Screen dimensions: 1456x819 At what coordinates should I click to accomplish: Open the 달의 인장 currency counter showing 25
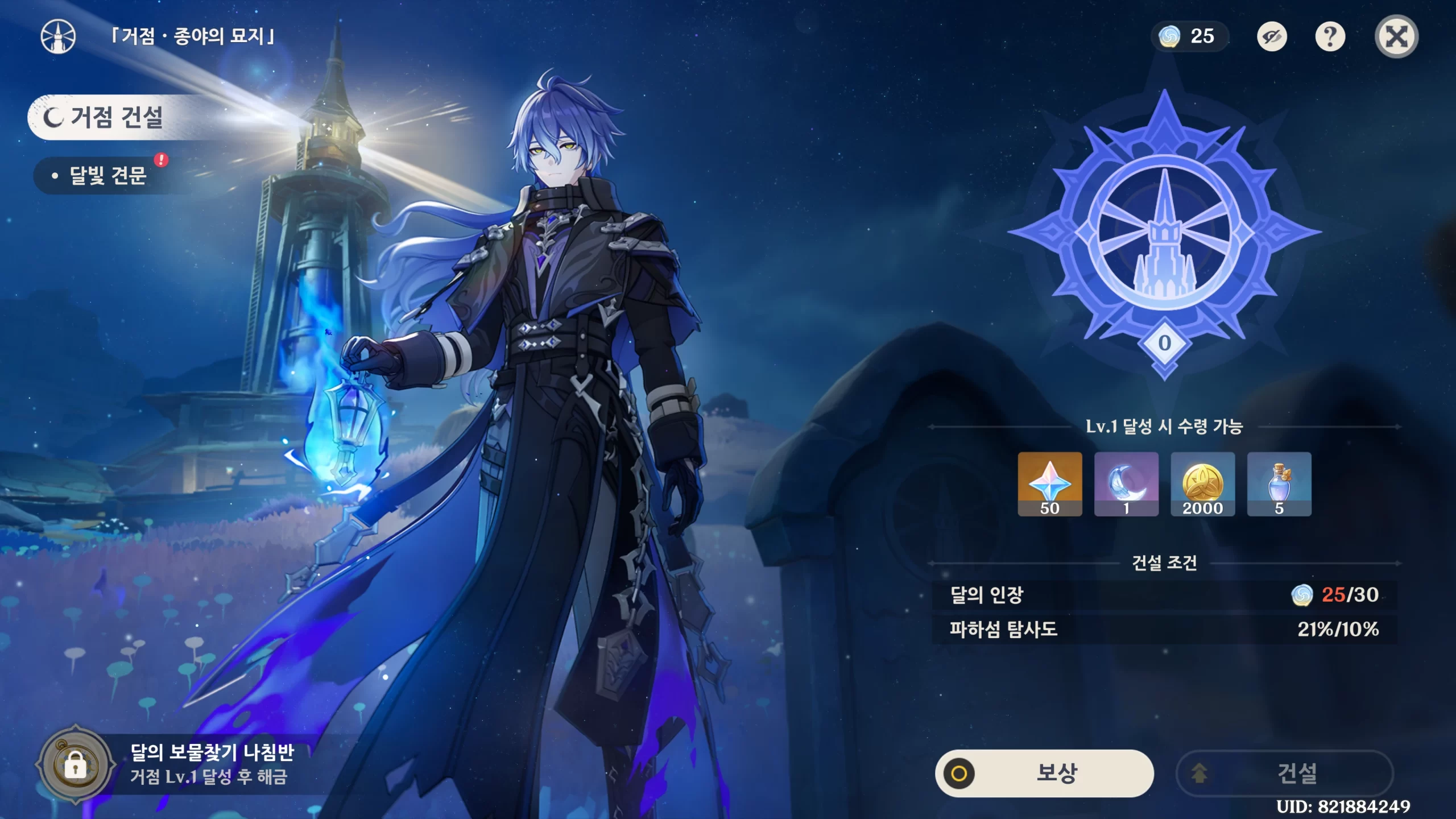pyautogui.click(x=1188, y=37)
